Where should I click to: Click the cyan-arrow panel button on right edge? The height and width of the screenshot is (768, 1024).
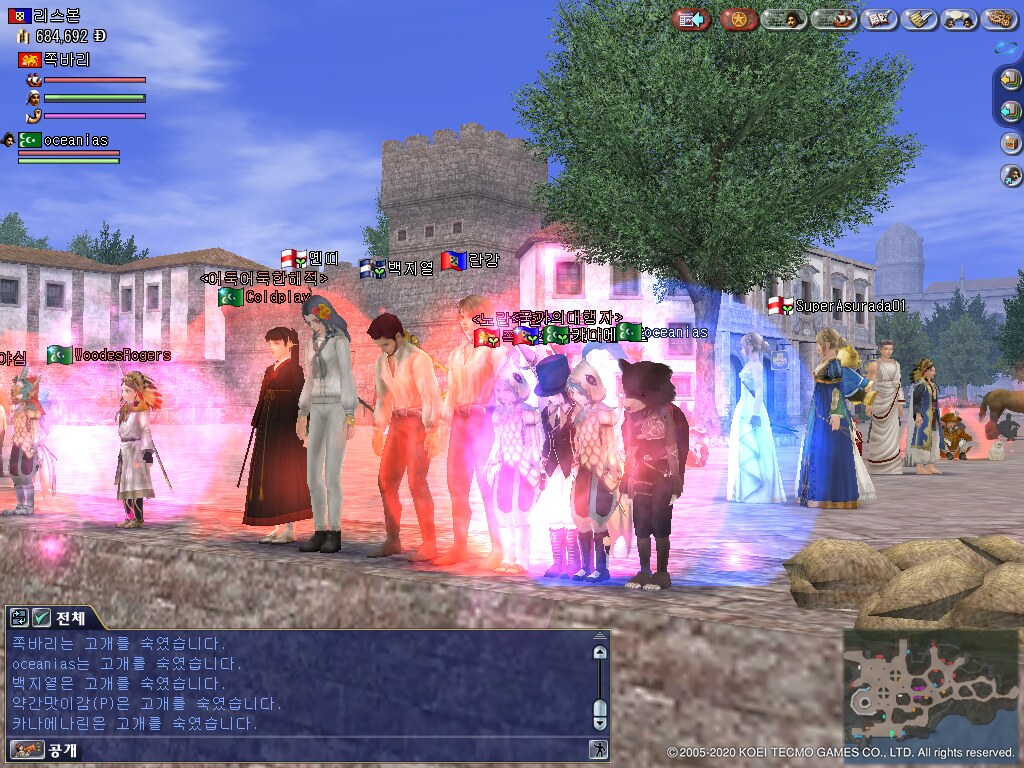point(1011,112)
